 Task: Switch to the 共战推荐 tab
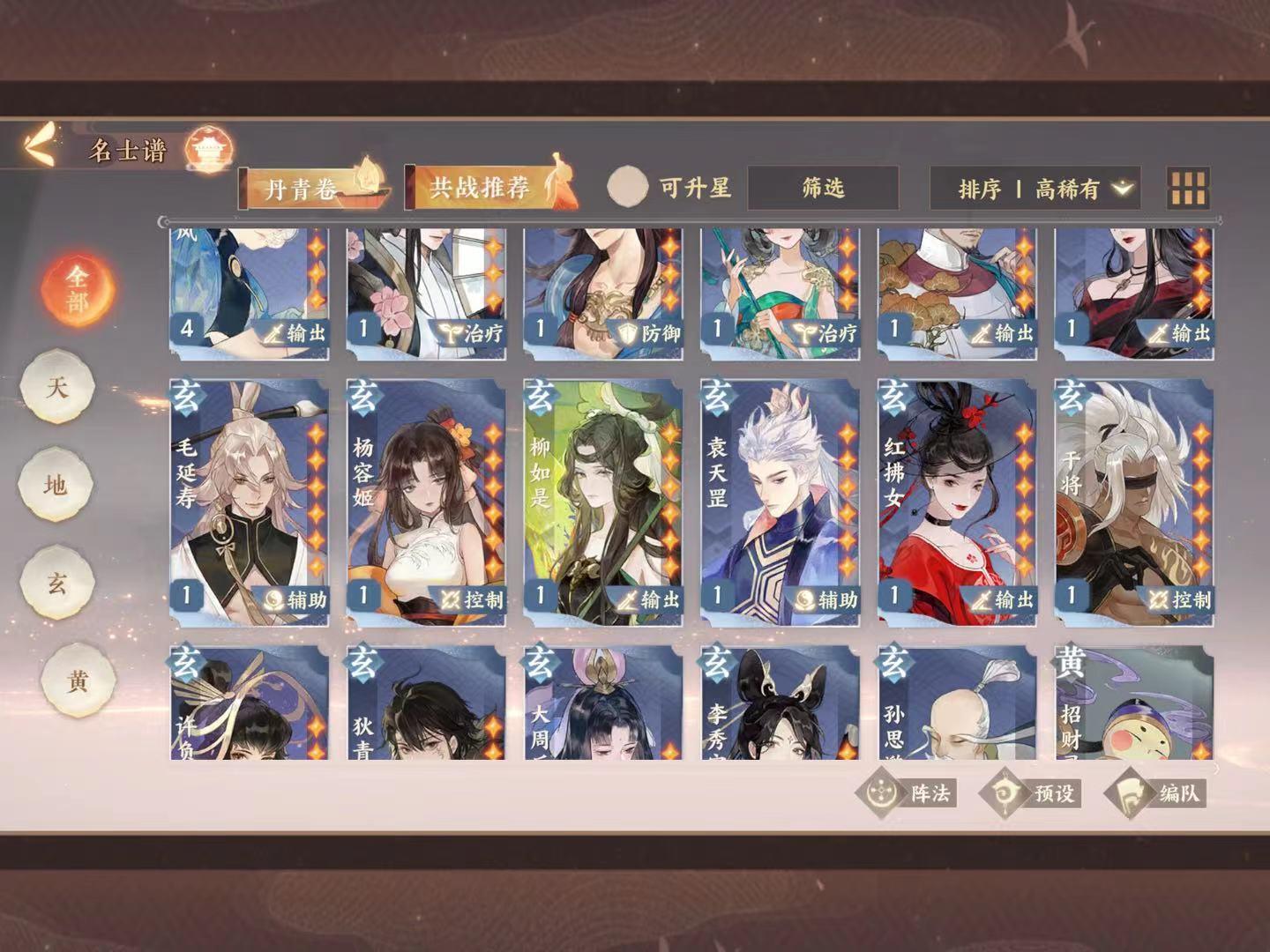479,187
